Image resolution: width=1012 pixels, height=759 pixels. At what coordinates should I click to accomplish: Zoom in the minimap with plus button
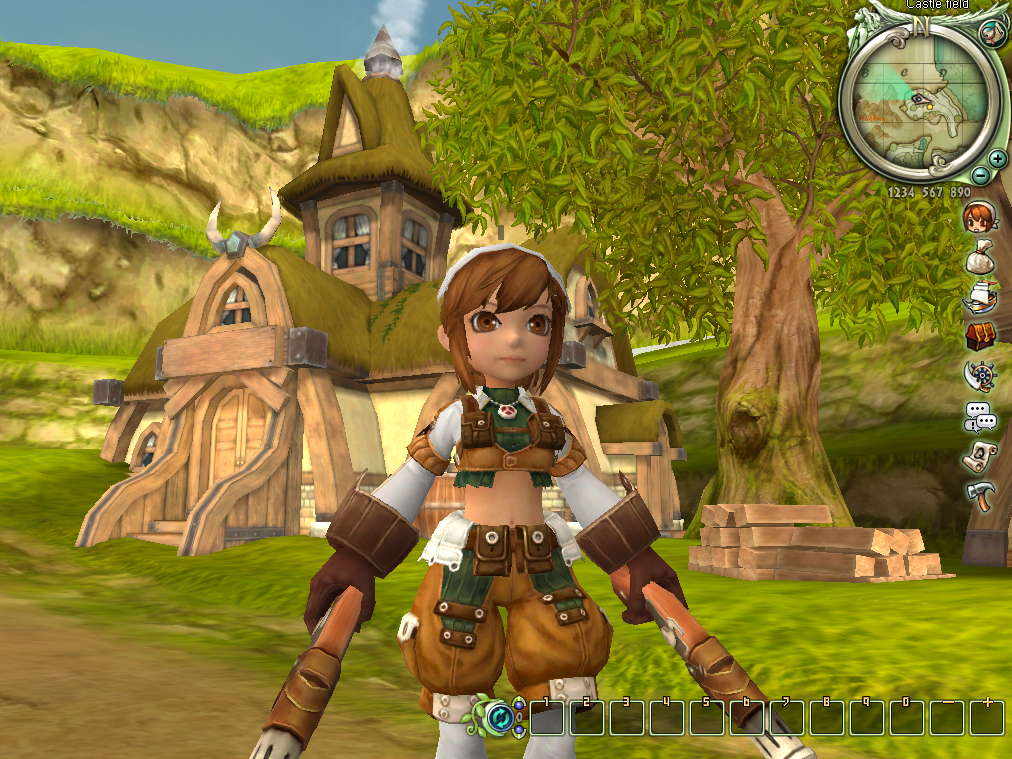[997, 158]
